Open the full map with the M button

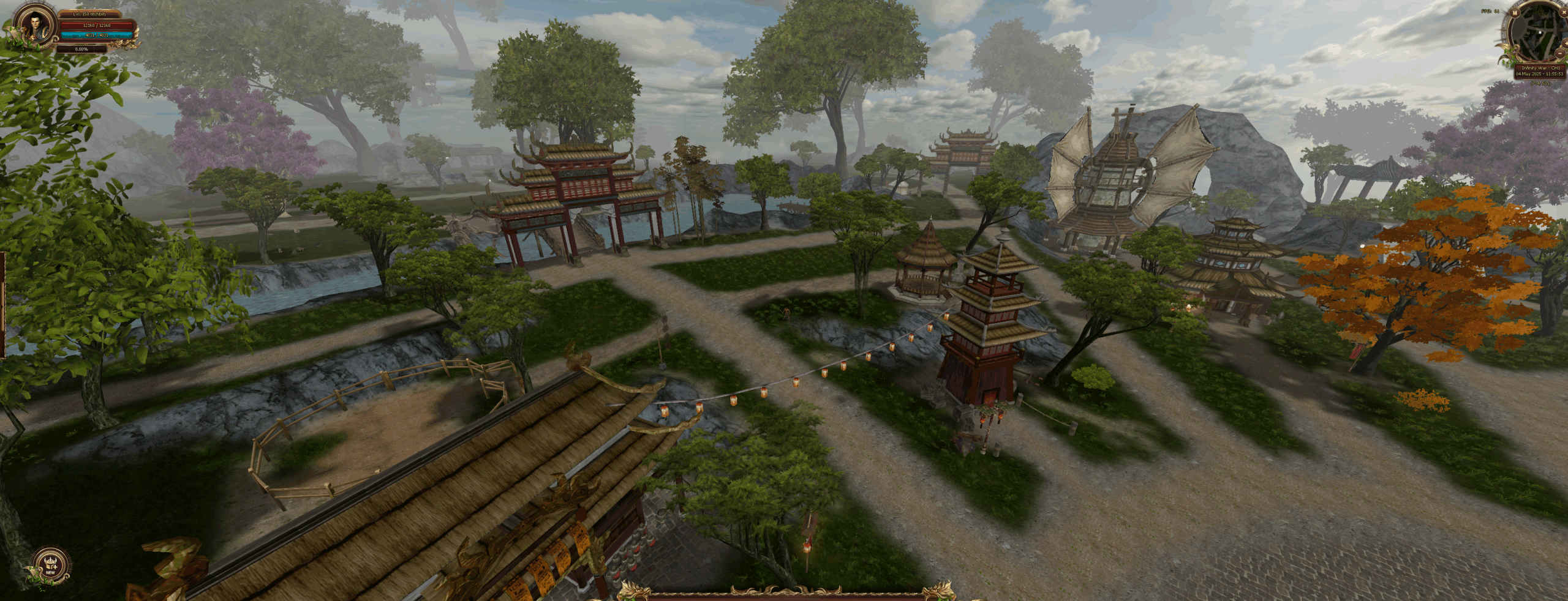pyautogui.click(x=1515, y=13)
